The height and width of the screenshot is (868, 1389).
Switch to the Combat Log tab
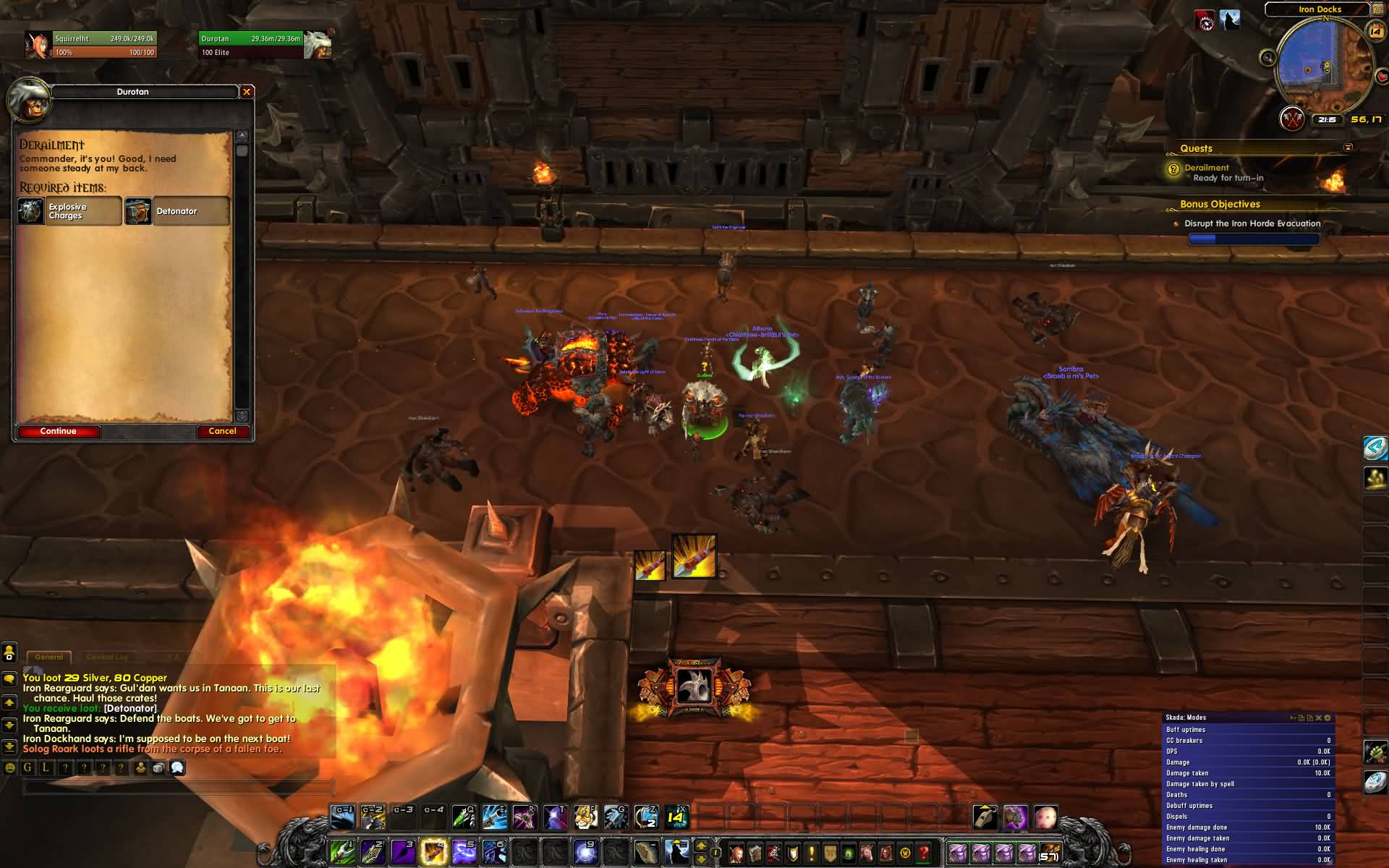(106, 657)
